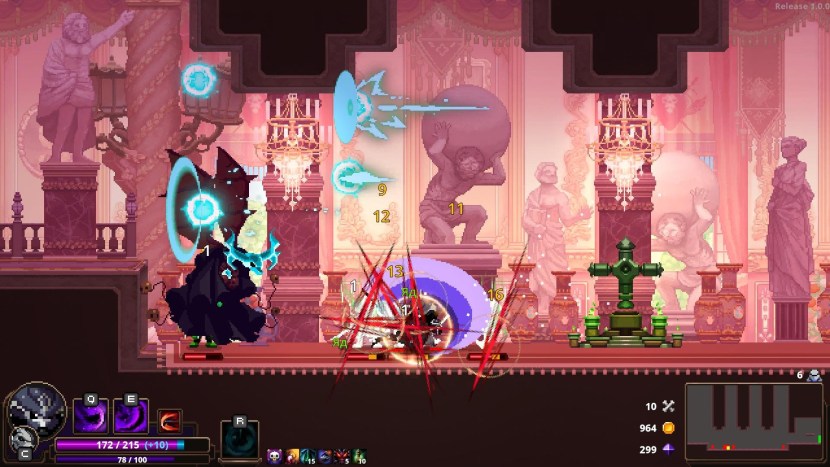Click the orange crescent item icon
Image resolution: width=830 pixels, height=467 pixels.
[x=169, y=420]
